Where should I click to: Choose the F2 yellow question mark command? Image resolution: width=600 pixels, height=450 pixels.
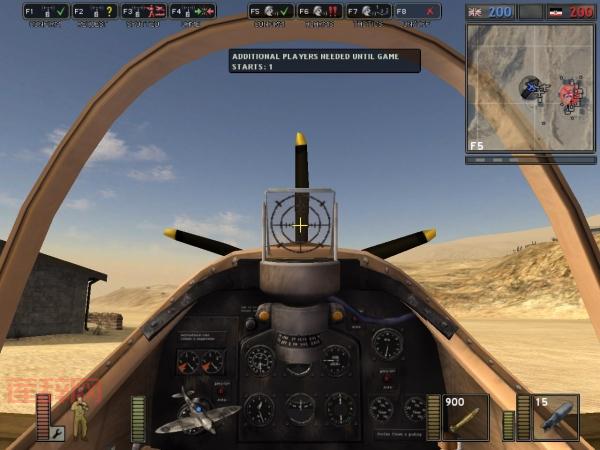(94, 11)
